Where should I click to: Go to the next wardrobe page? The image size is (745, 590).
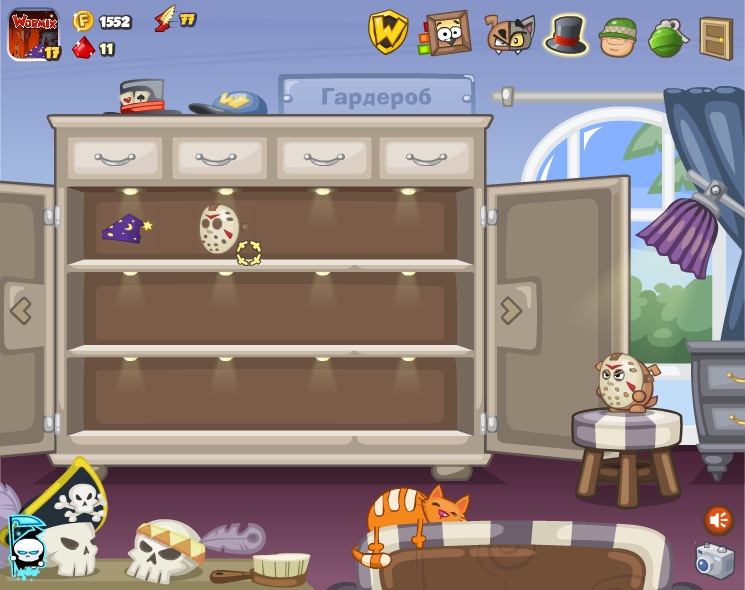point(511,310)
